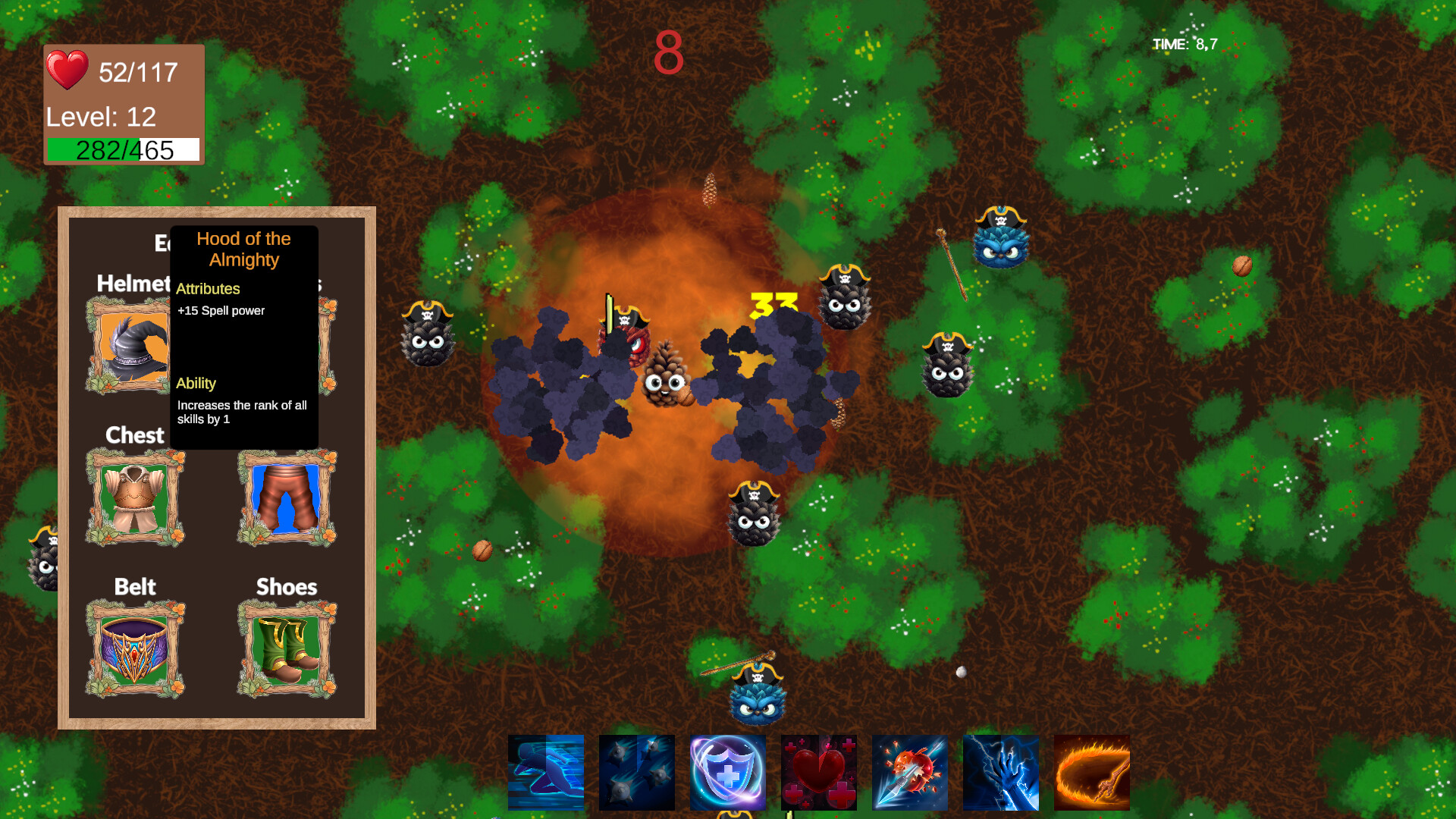Viewport: 1456px width, 819px height.
Task: Click the TIME display in top right
Action: click(x=1193, y=43)
